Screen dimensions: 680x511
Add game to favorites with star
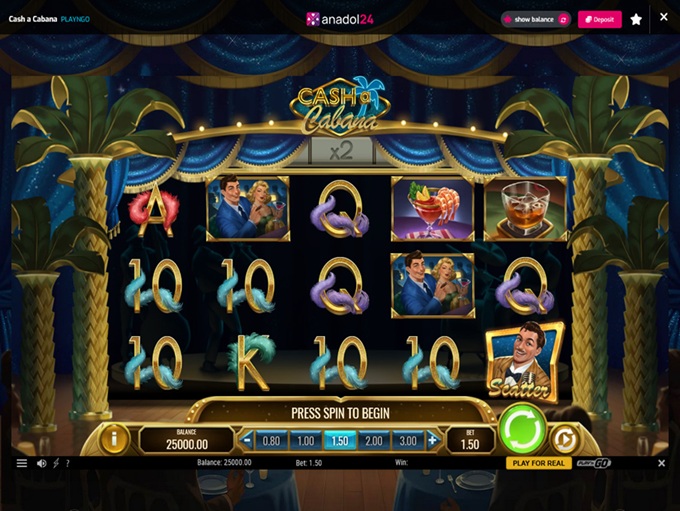(636, 19)
